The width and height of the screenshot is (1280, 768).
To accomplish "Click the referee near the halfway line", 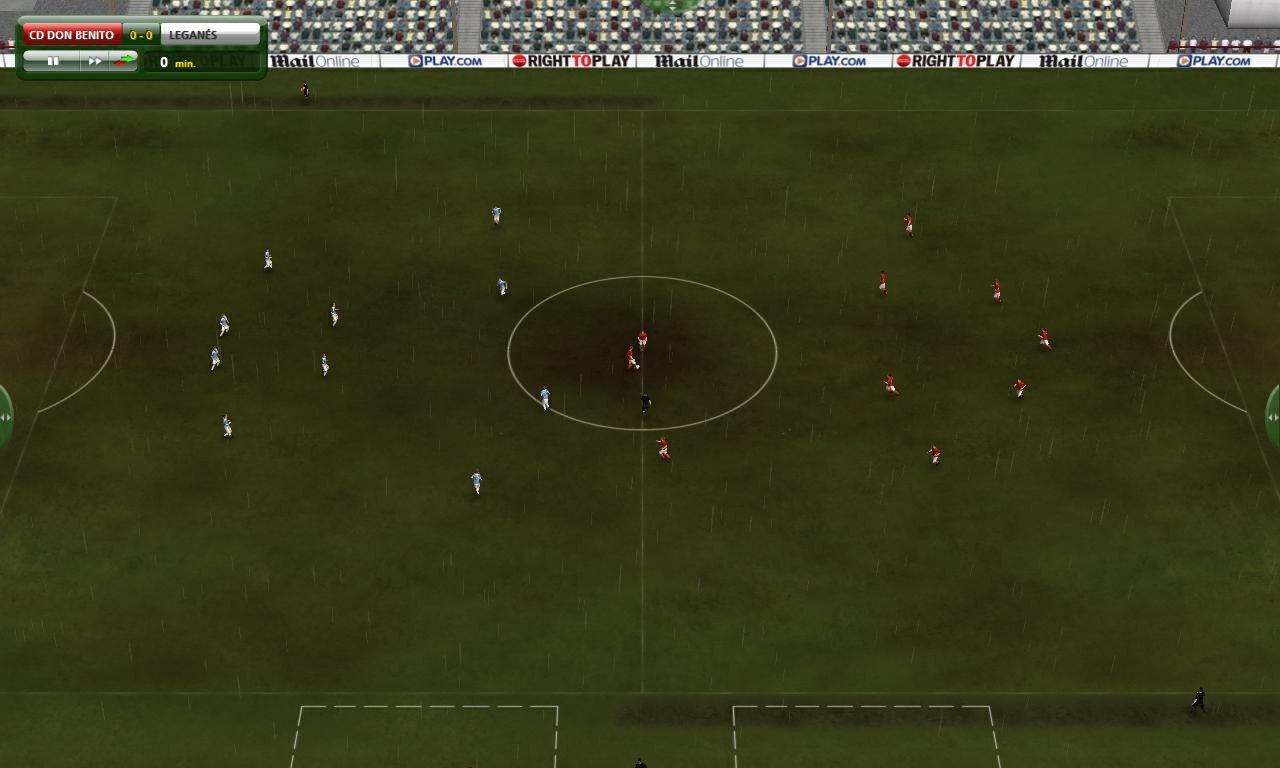I will (x=644, y=400).
